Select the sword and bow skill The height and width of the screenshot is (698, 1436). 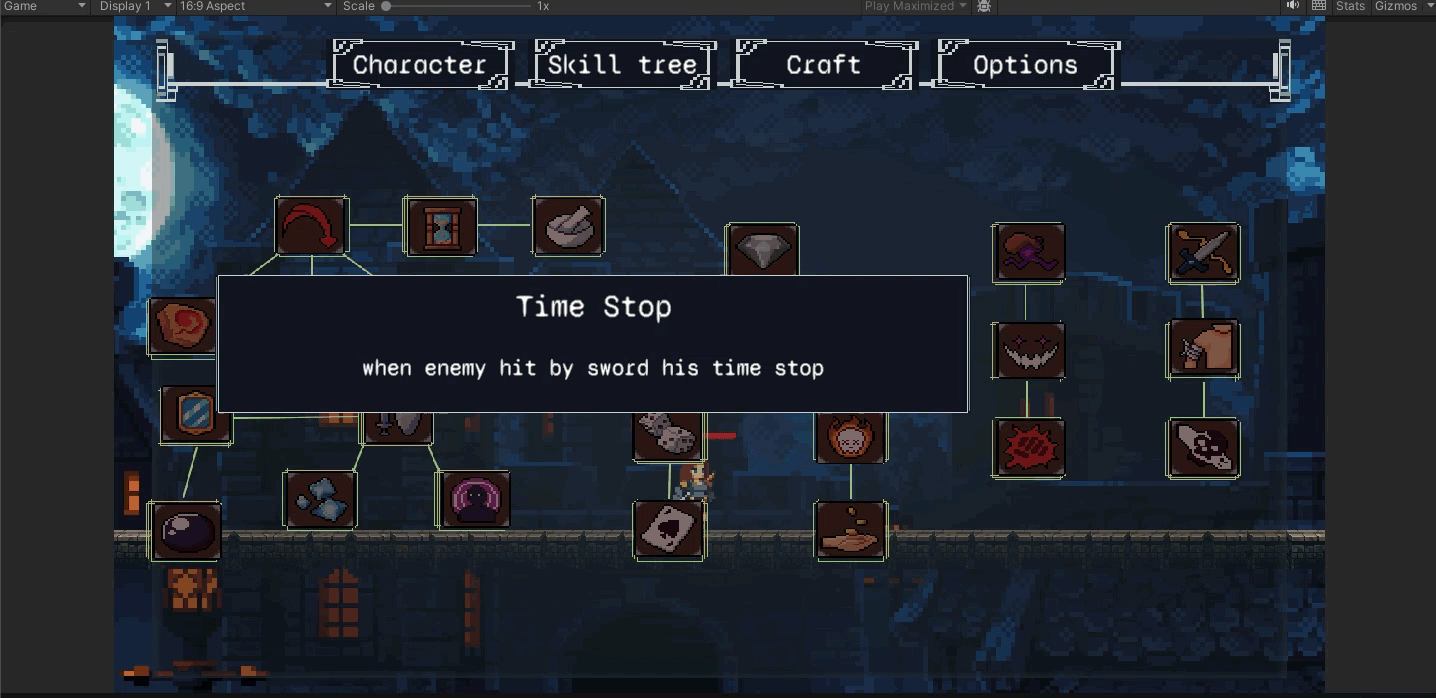[x=1203, y=252]
